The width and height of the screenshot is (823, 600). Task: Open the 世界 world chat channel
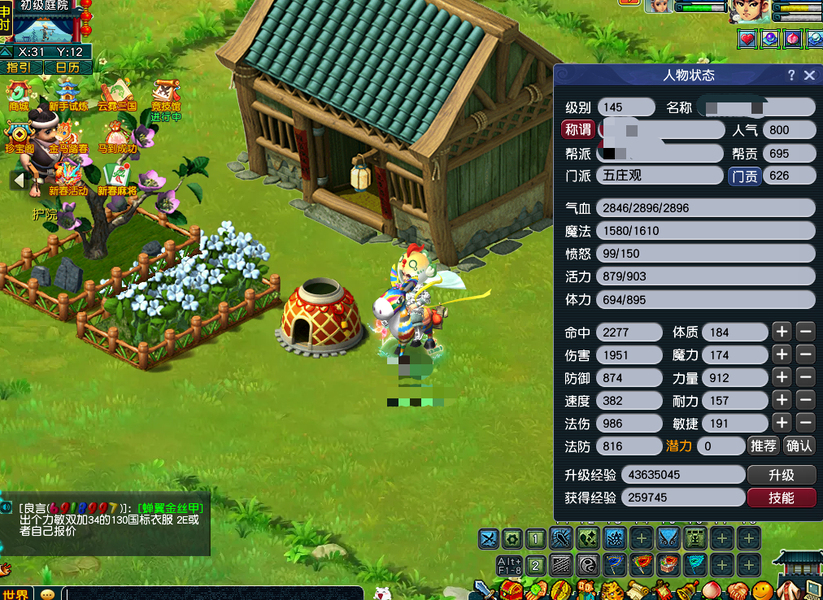tap(16, 594)
